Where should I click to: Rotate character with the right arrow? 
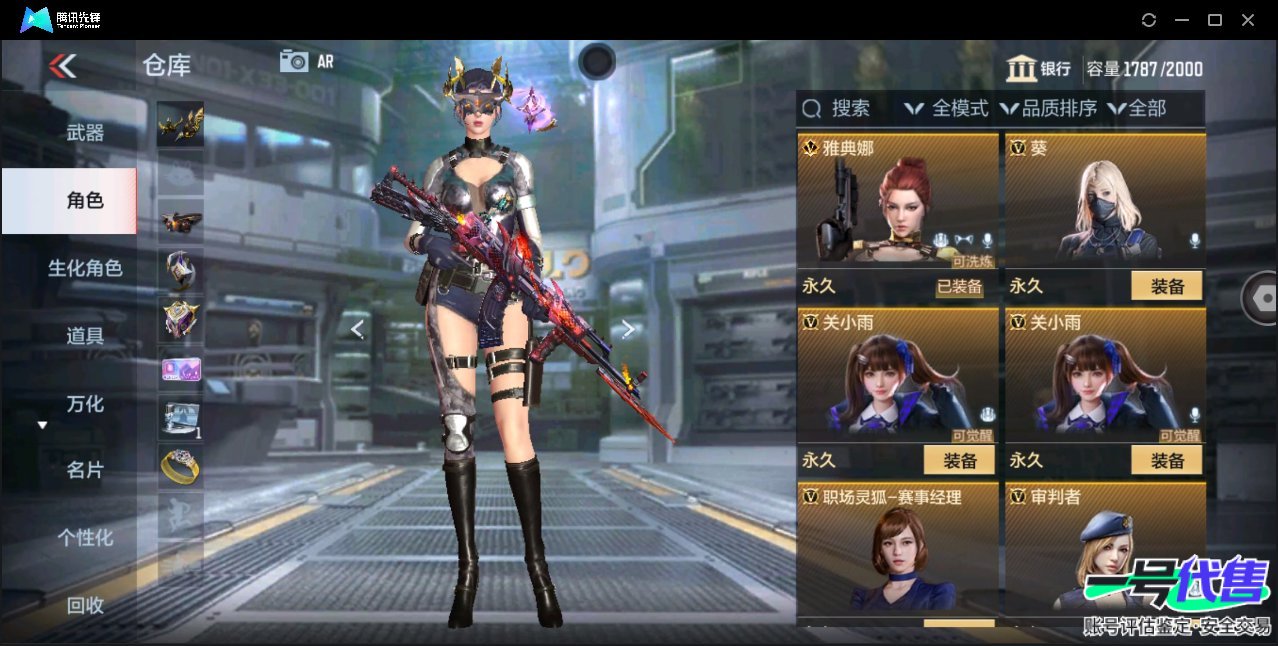click(628, 329)
